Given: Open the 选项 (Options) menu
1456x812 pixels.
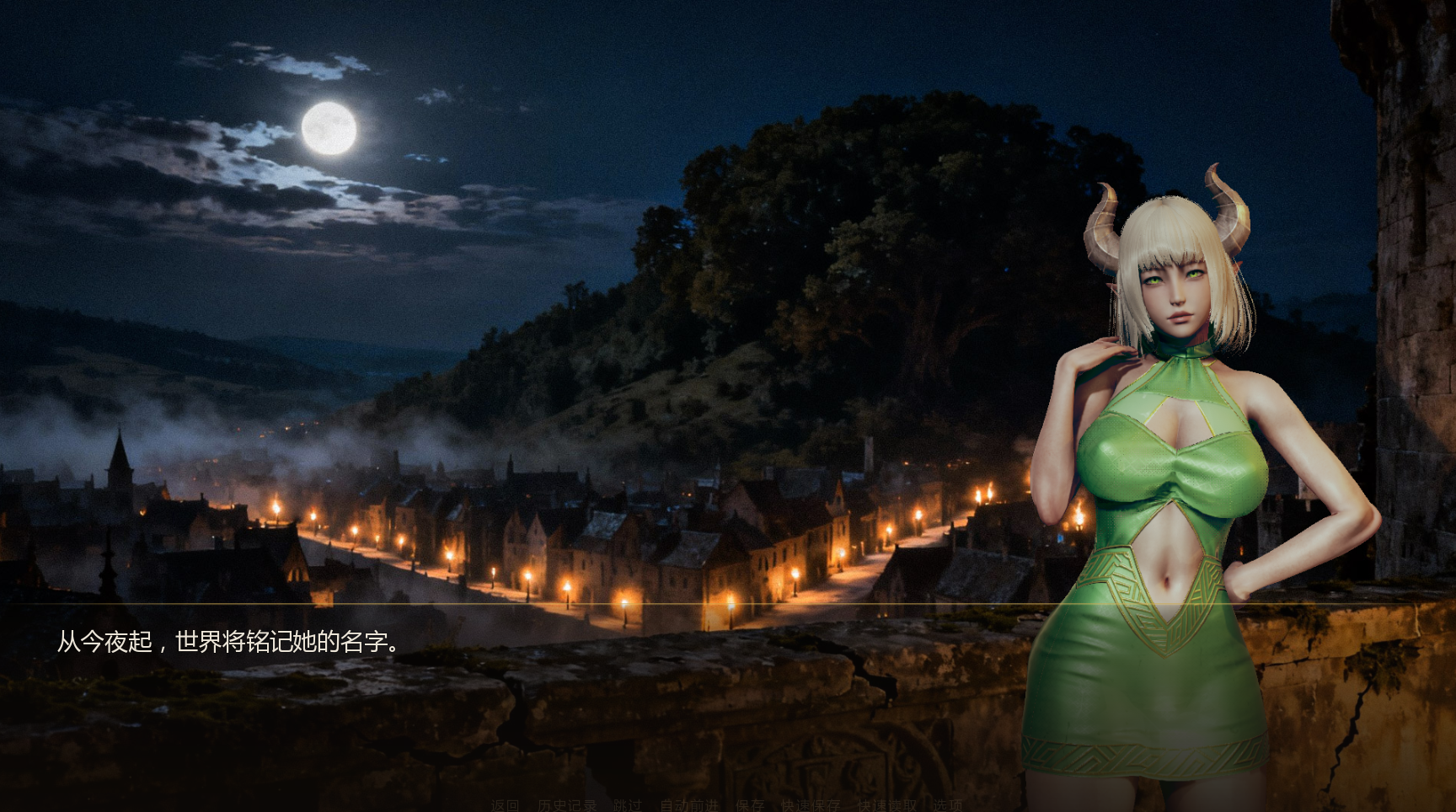Looking at the screenshot, I should click(947, 805).
